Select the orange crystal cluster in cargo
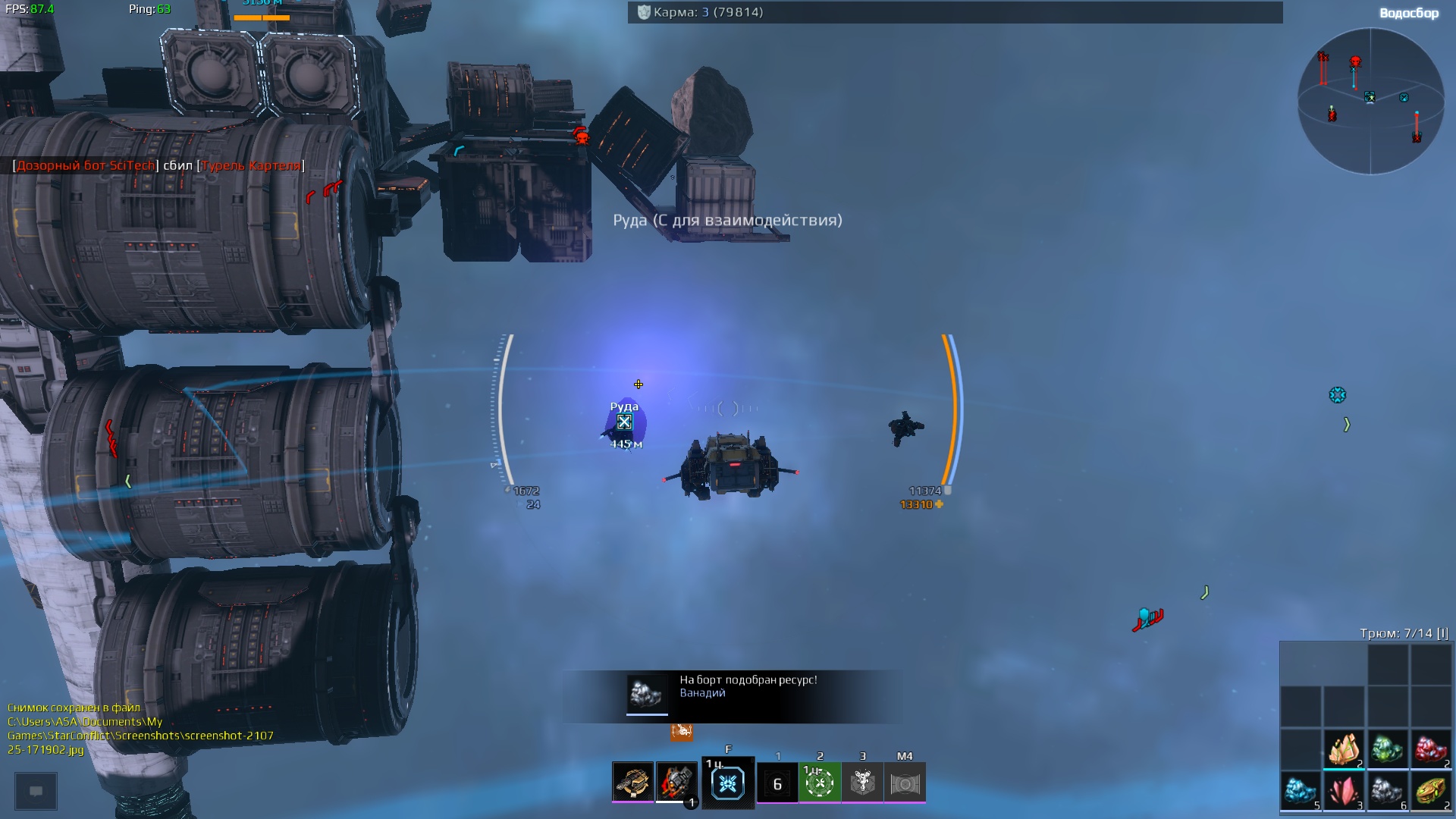 [x=1344, y=749]
